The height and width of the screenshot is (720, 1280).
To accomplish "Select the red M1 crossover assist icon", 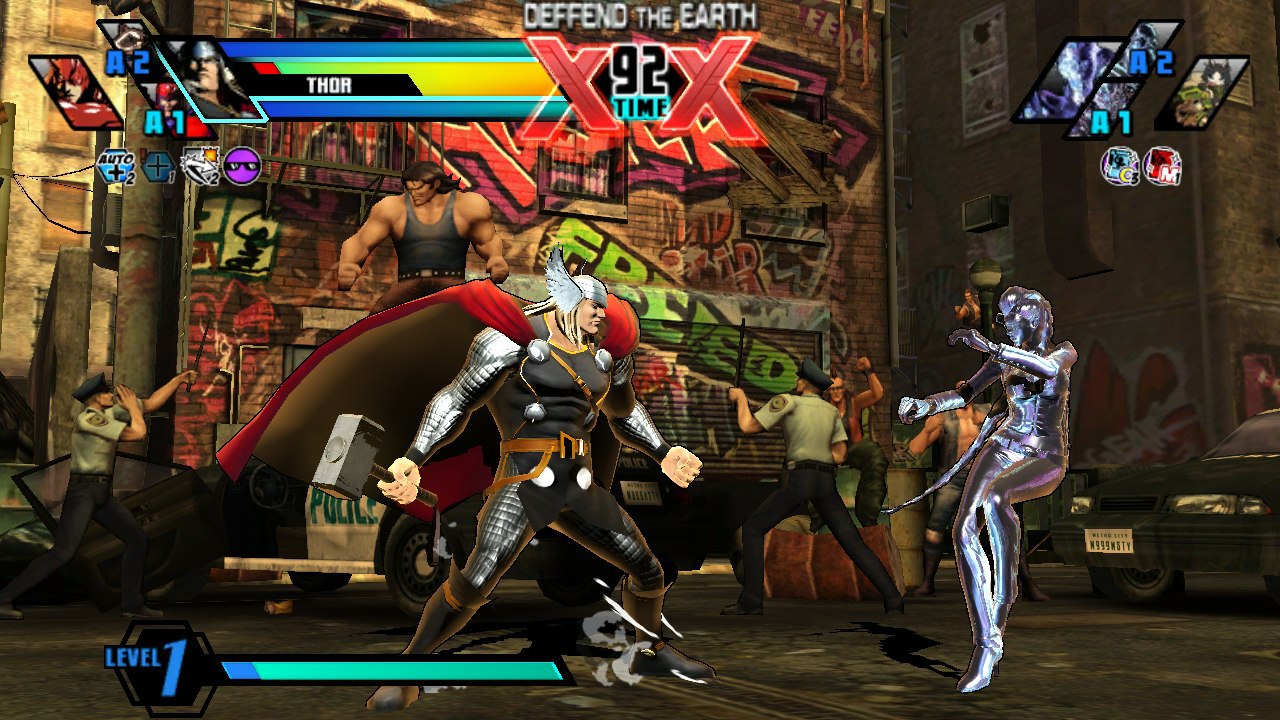I will coord(1163,166).
